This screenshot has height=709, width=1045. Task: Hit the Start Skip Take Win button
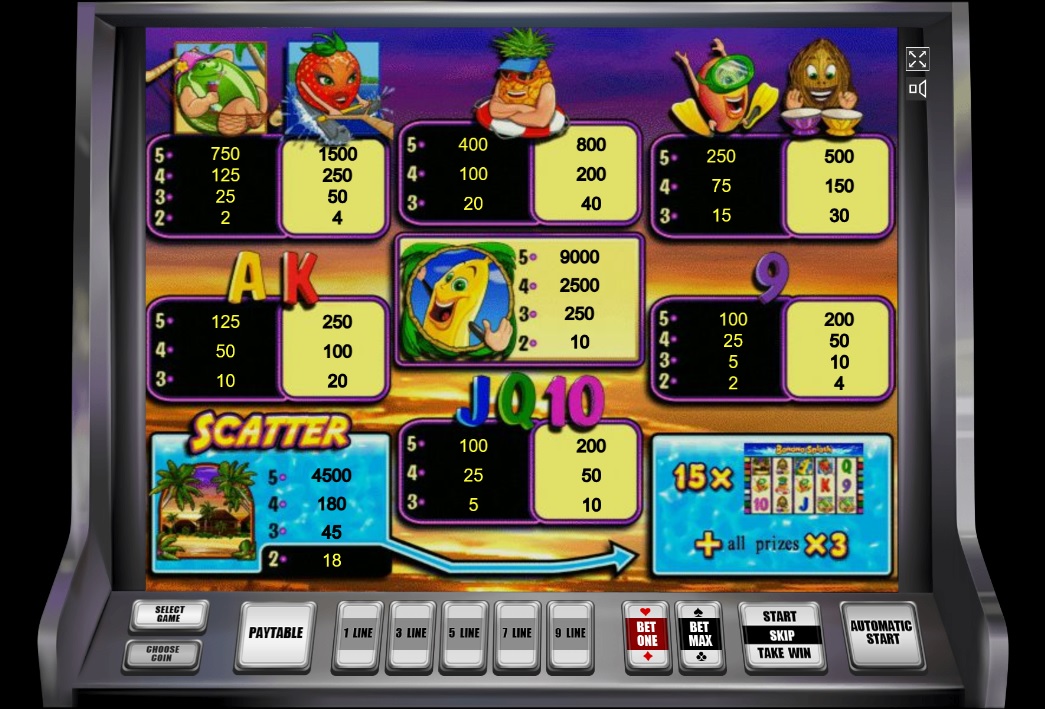[x=781, y=634]
